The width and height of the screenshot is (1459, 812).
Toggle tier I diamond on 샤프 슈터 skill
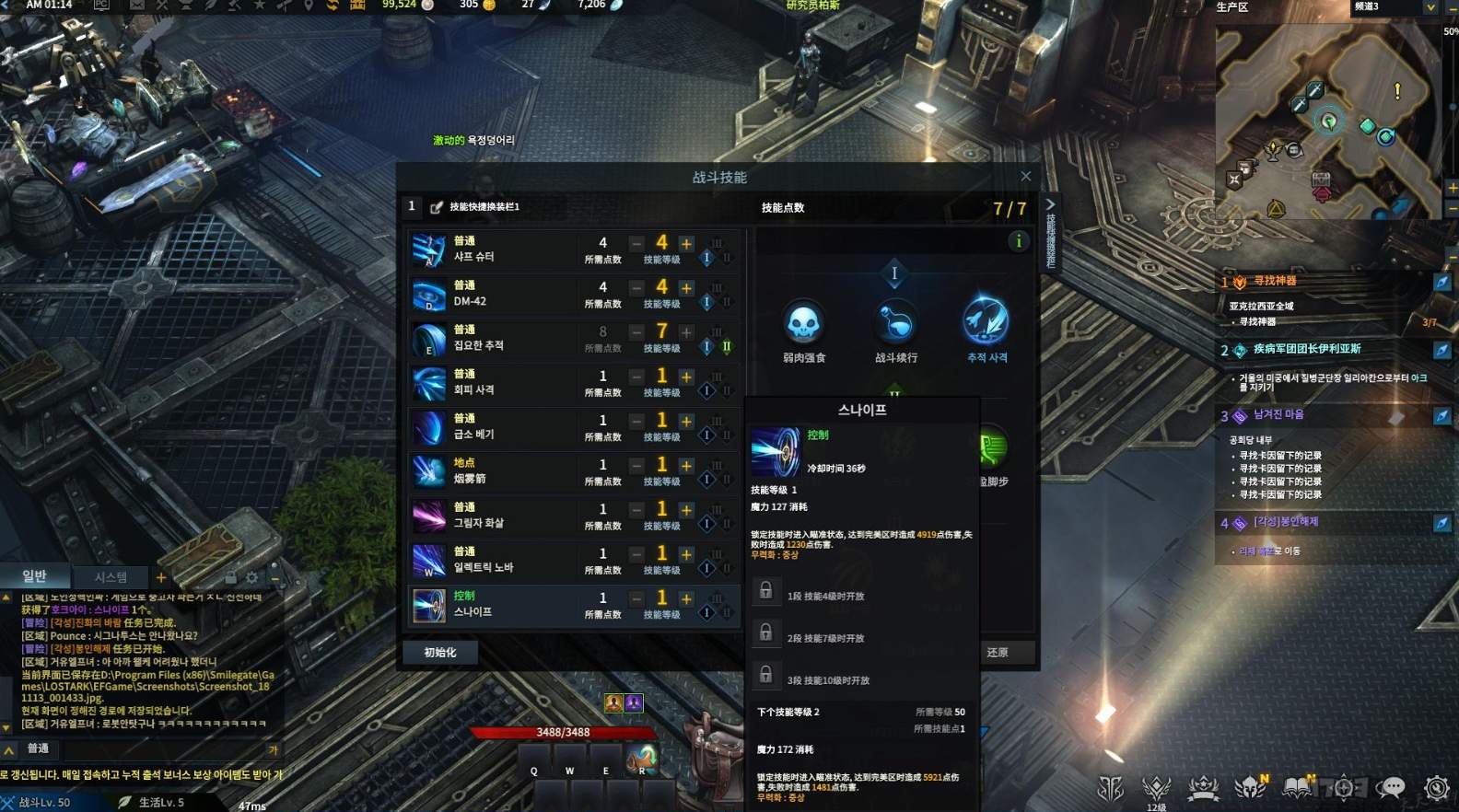click(706, 259)
